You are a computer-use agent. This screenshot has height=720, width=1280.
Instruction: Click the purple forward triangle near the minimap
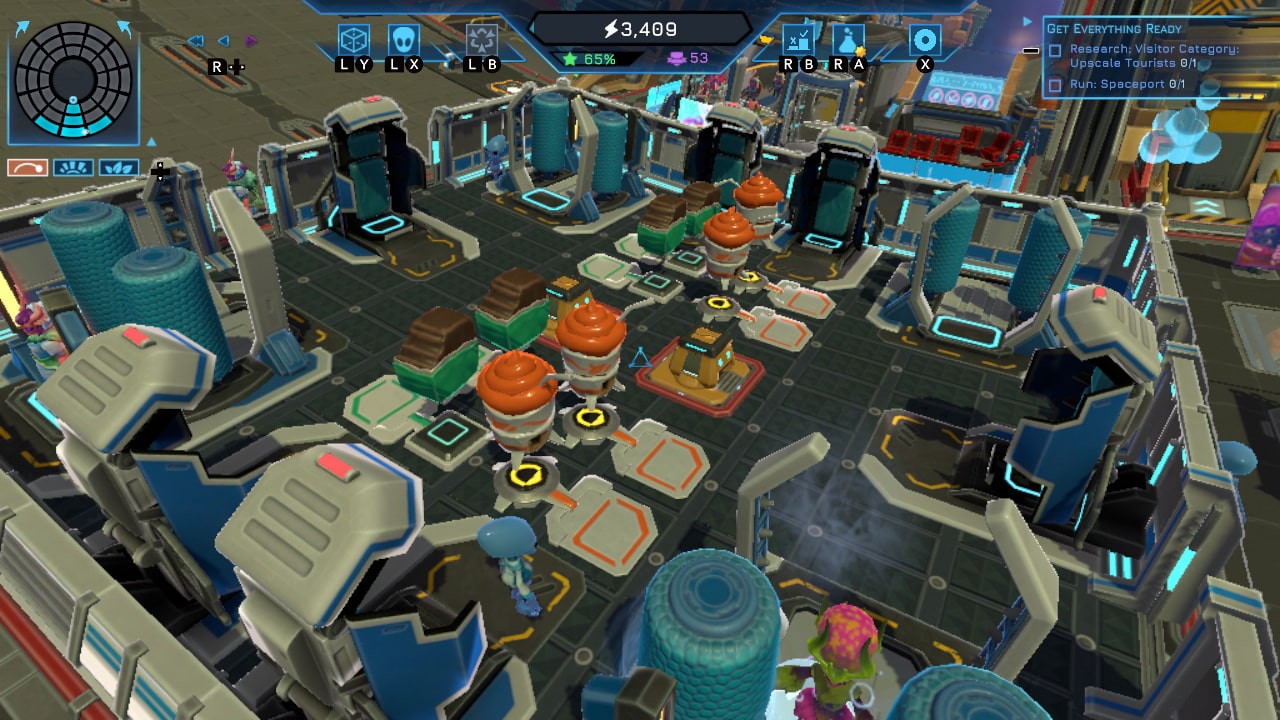[250, 40]
